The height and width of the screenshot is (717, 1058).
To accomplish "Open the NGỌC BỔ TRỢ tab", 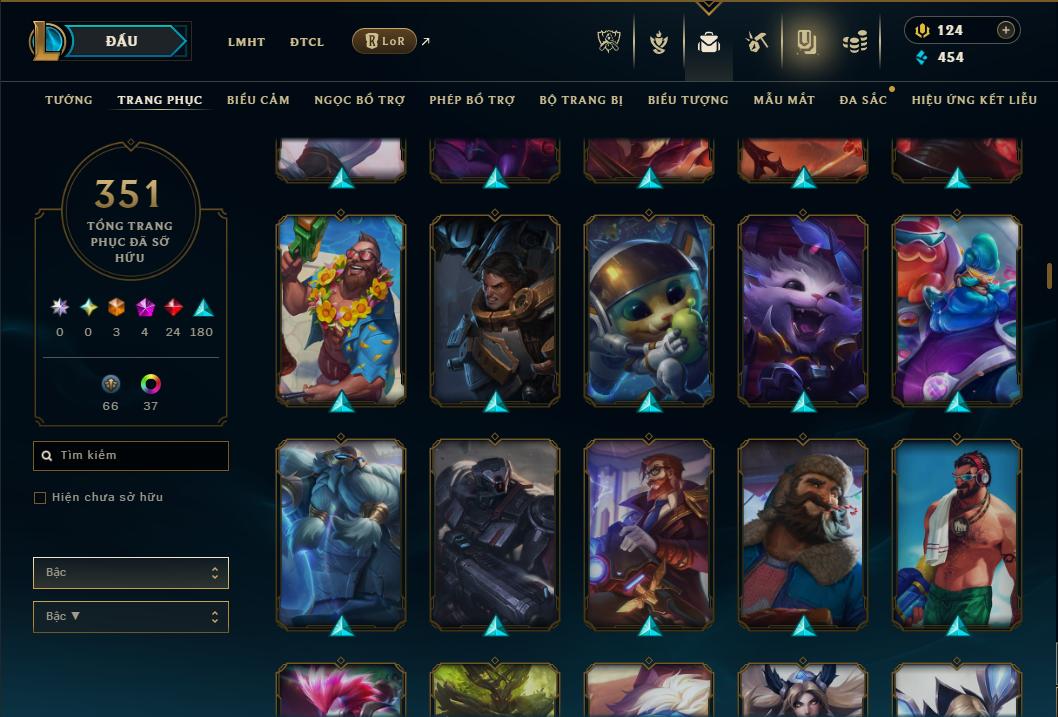I will pyautogui.click(x=359, y=100).
